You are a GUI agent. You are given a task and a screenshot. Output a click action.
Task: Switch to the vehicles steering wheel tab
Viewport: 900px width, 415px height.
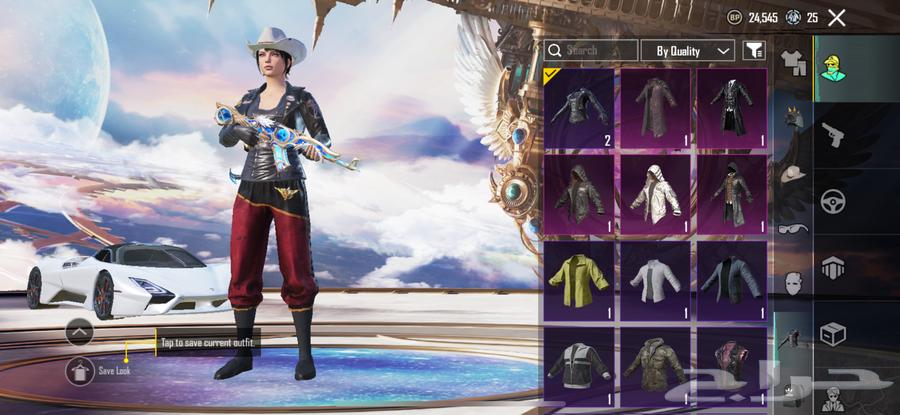click(832, 200)
